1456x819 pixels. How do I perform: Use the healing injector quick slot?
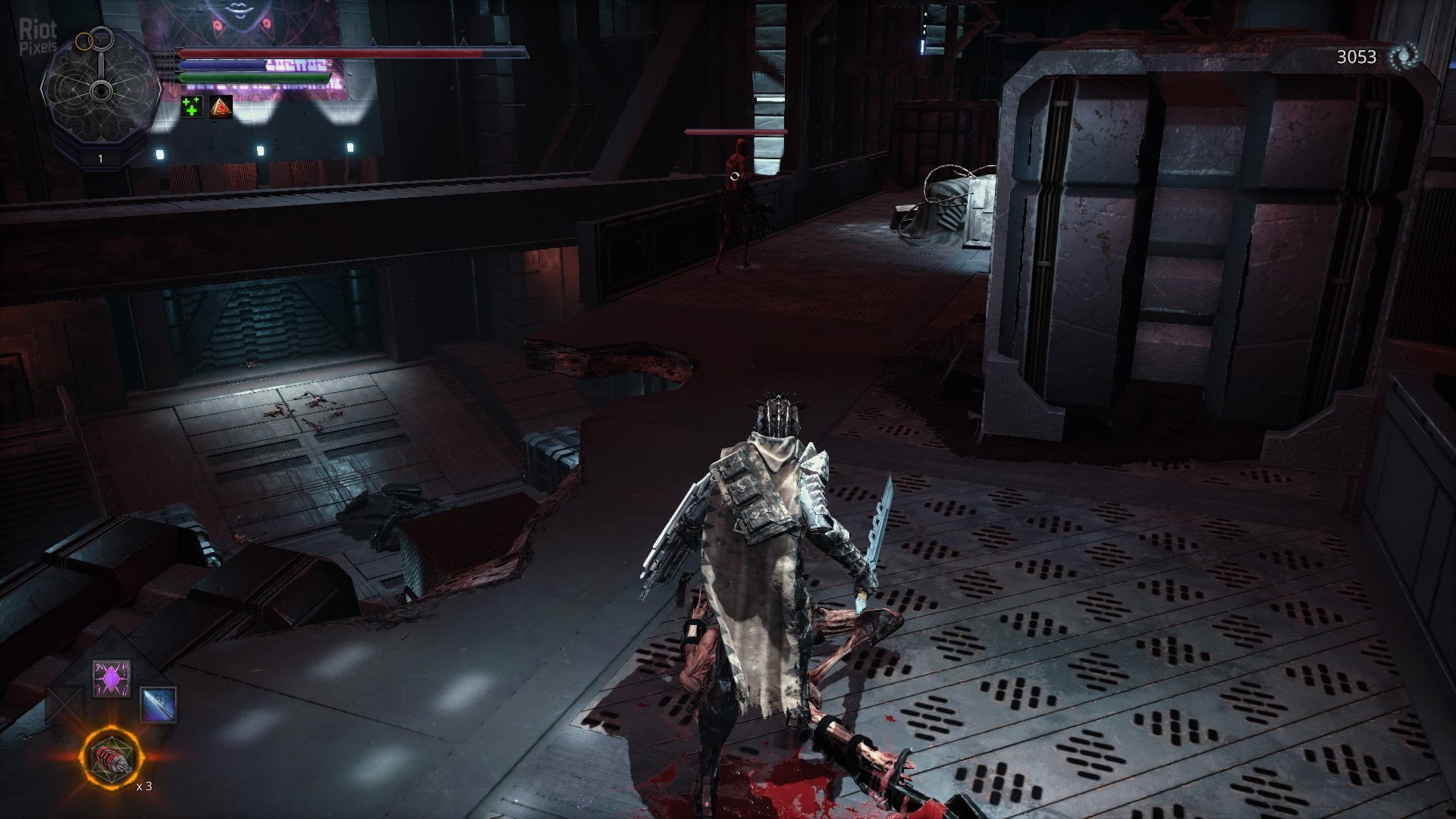[111, 758]
